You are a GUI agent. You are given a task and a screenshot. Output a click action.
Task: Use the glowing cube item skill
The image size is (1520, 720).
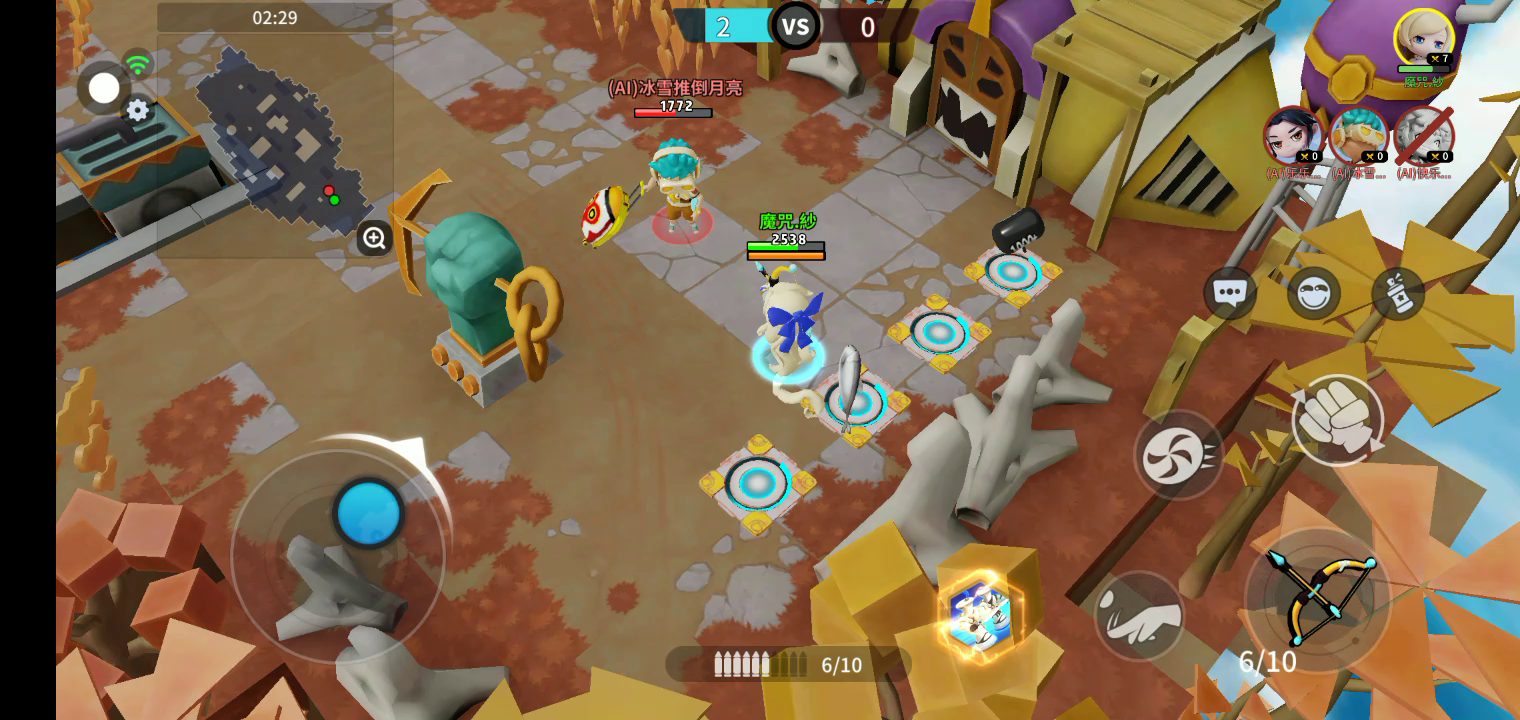980,614
